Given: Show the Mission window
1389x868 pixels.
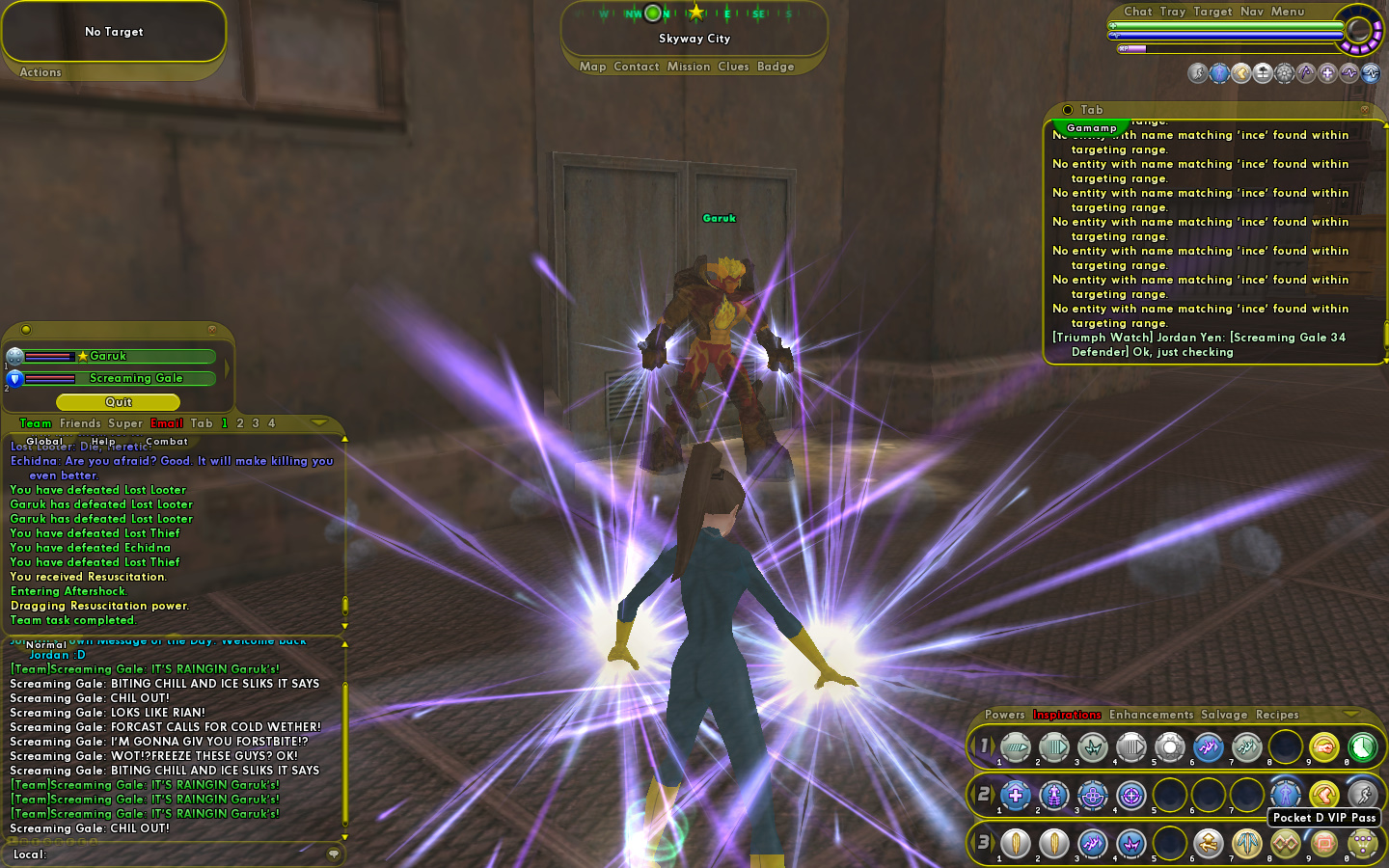Looking at the screenshot, I should point(688,67).
